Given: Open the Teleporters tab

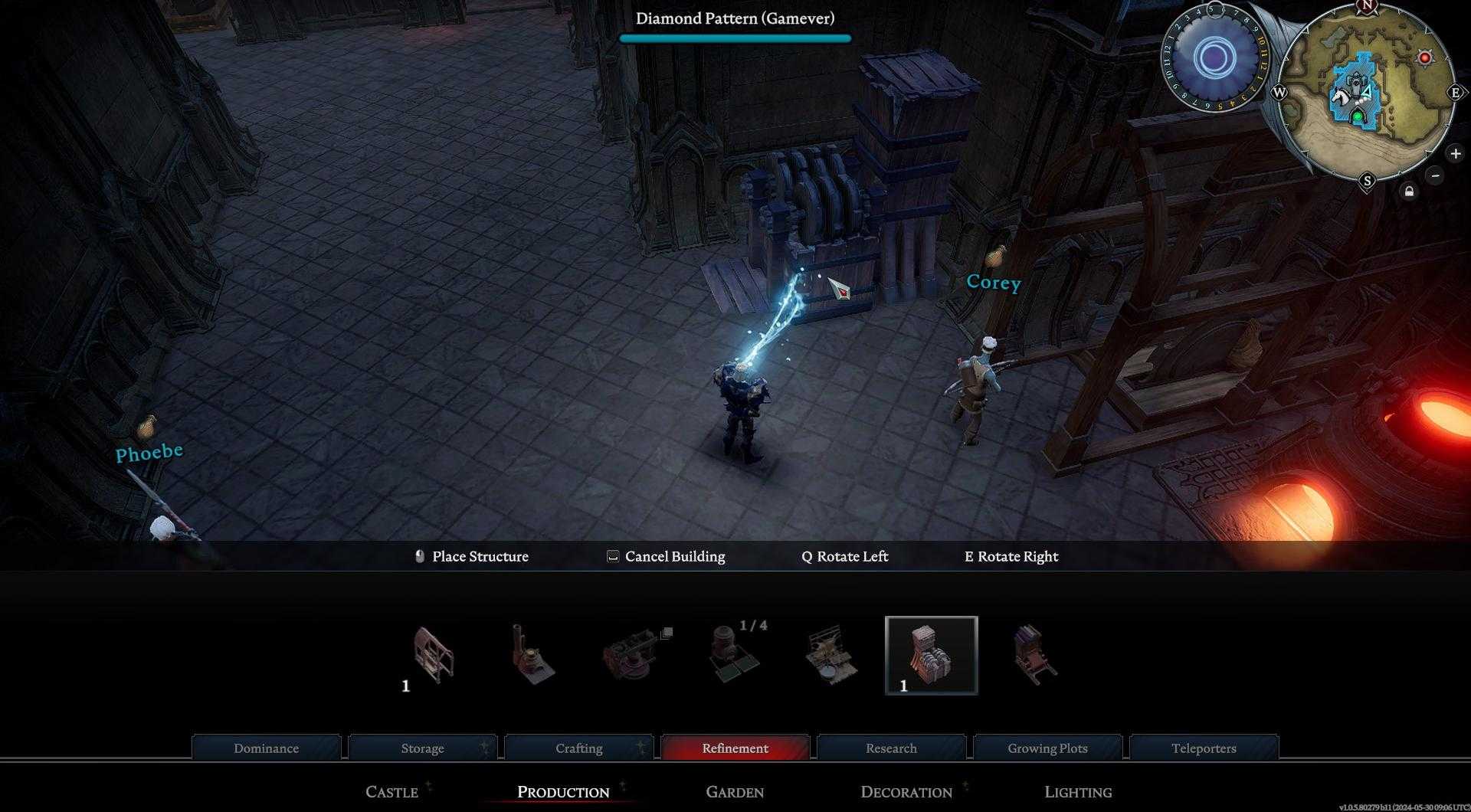Looking at the screenshot, I should tap(1203, 748).
